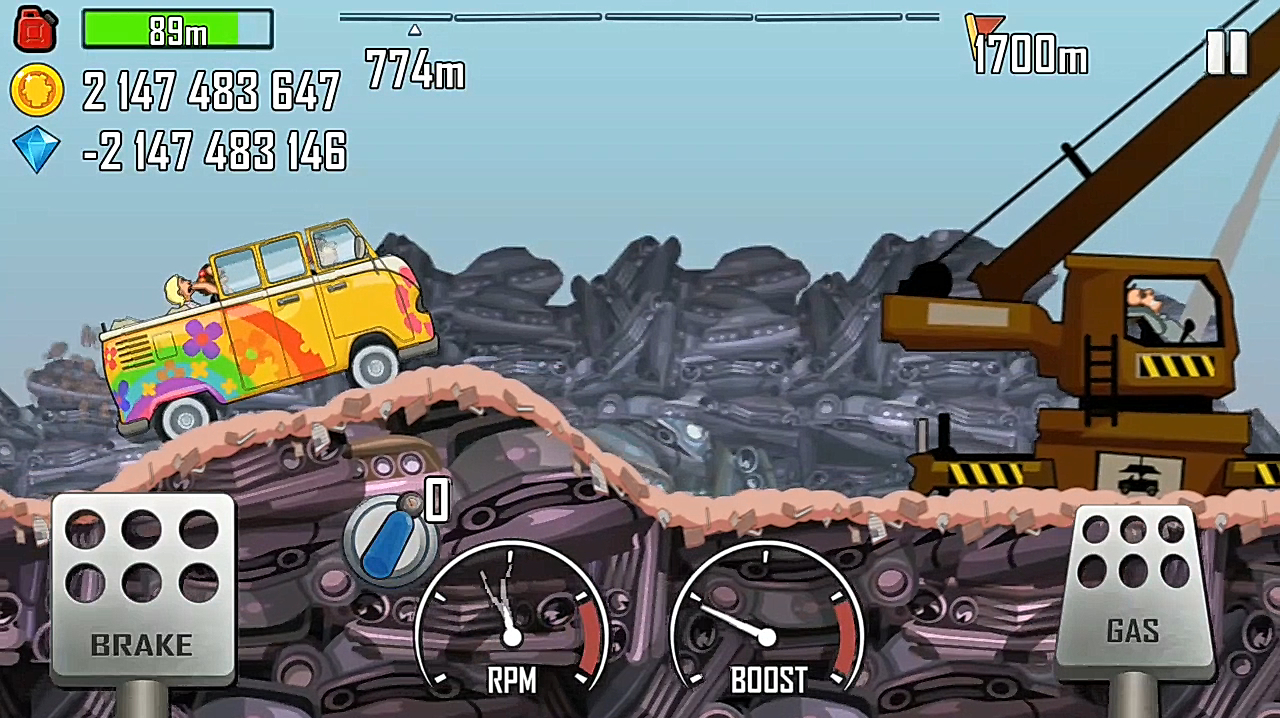The image size is (1280, 718).
Task: Hit the GAS pedal
Action: pyautogui.click(x=1132, y=592)
